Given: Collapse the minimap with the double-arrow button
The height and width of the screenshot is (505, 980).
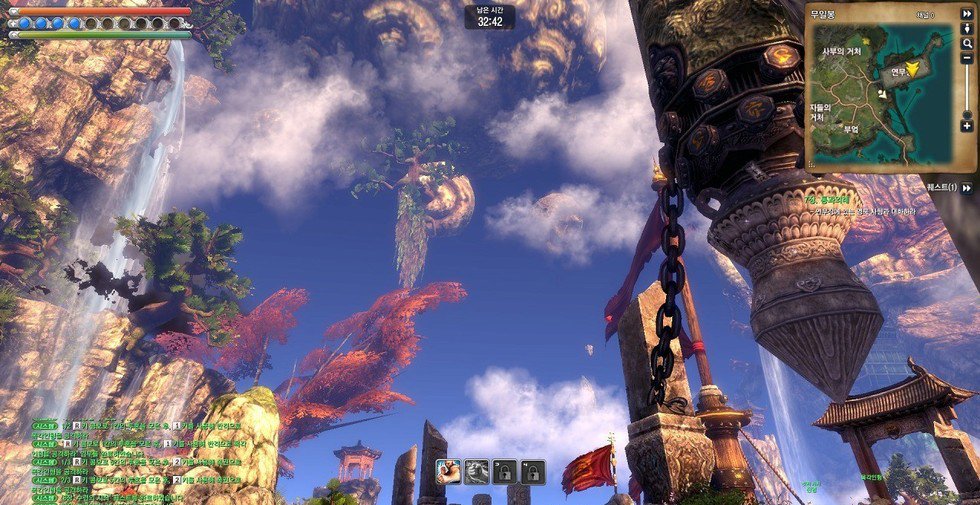Looking at the screenshot, I should (x=967, y=15).
